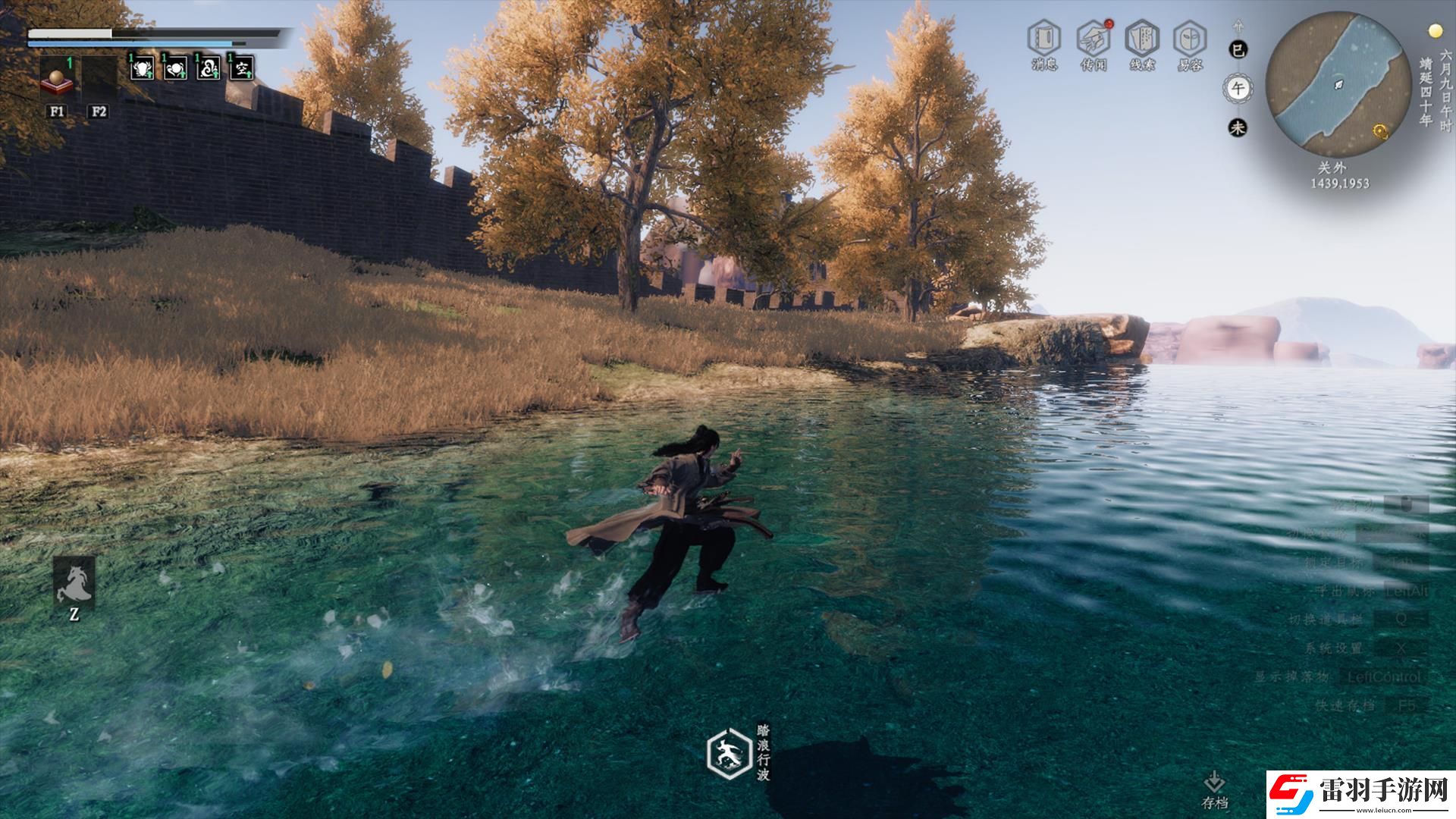Click the 空 buff status icon
This screenshot has height=819, width=1456.
coord(241,68)
